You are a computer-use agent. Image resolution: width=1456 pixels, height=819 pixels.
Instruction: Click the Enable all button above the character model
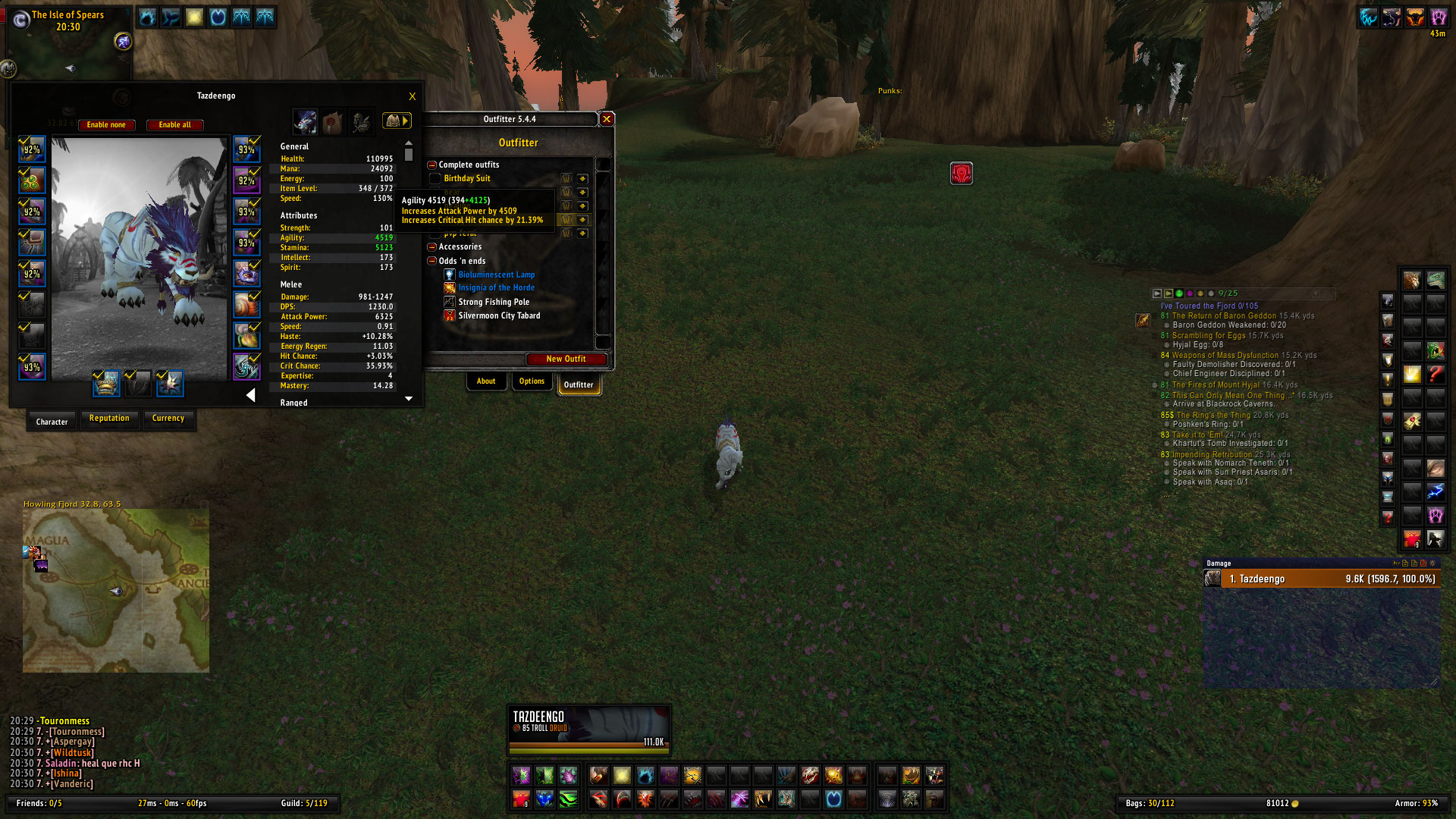174,124
